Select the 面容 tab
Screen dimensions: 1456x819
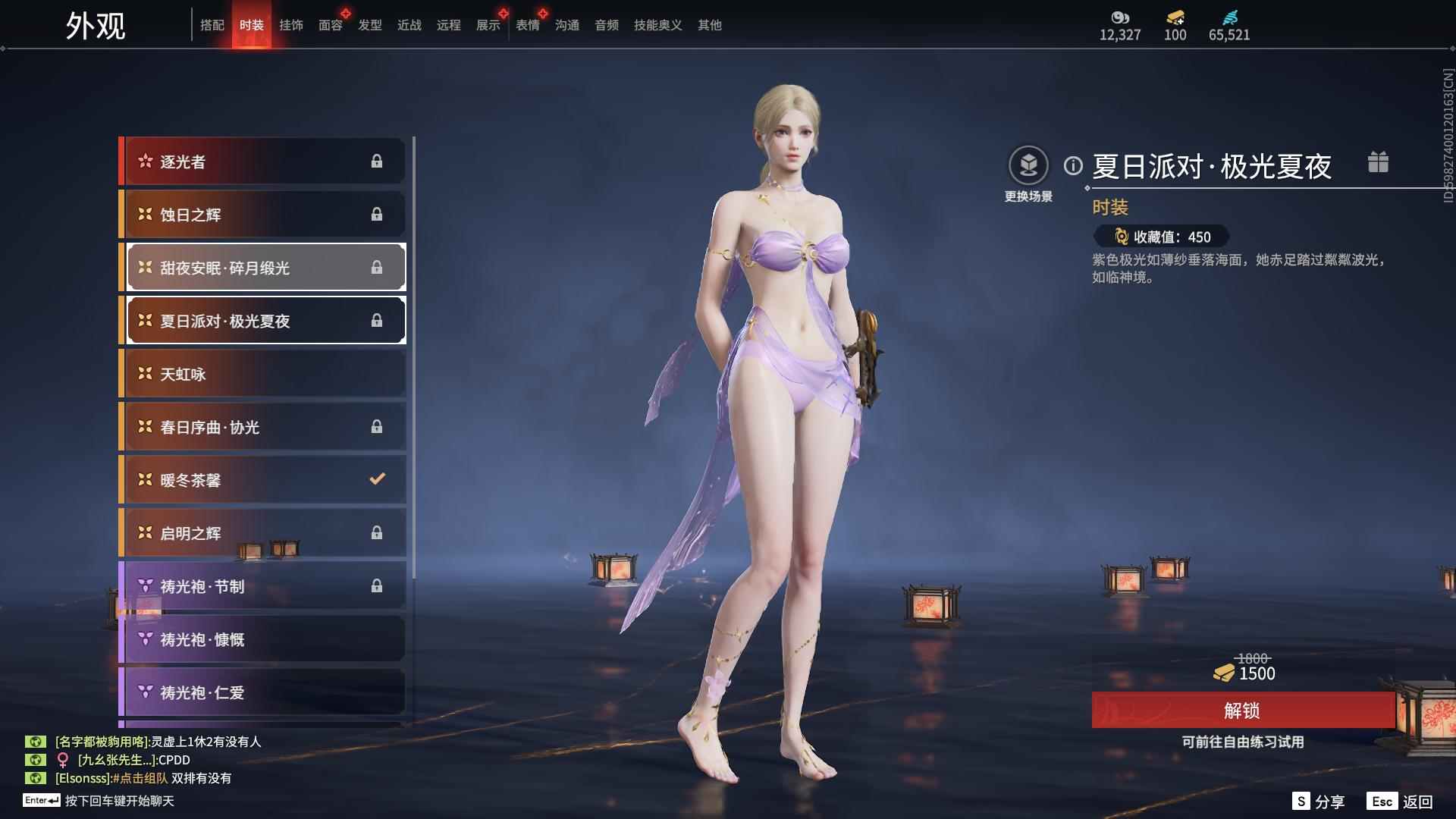coord(331,25)
